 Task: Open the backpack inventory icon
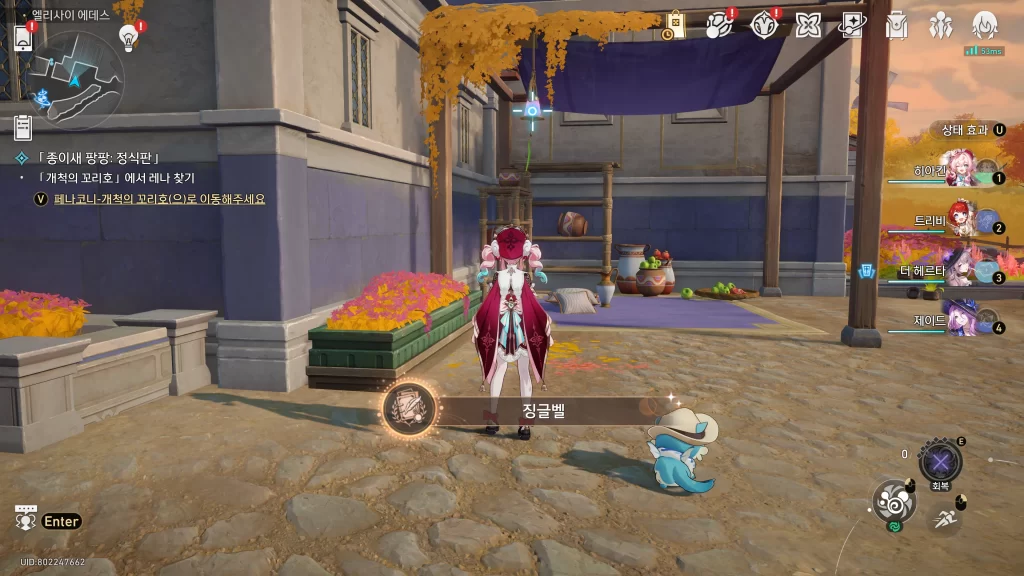pyautogui.click(x=896, y=25)
